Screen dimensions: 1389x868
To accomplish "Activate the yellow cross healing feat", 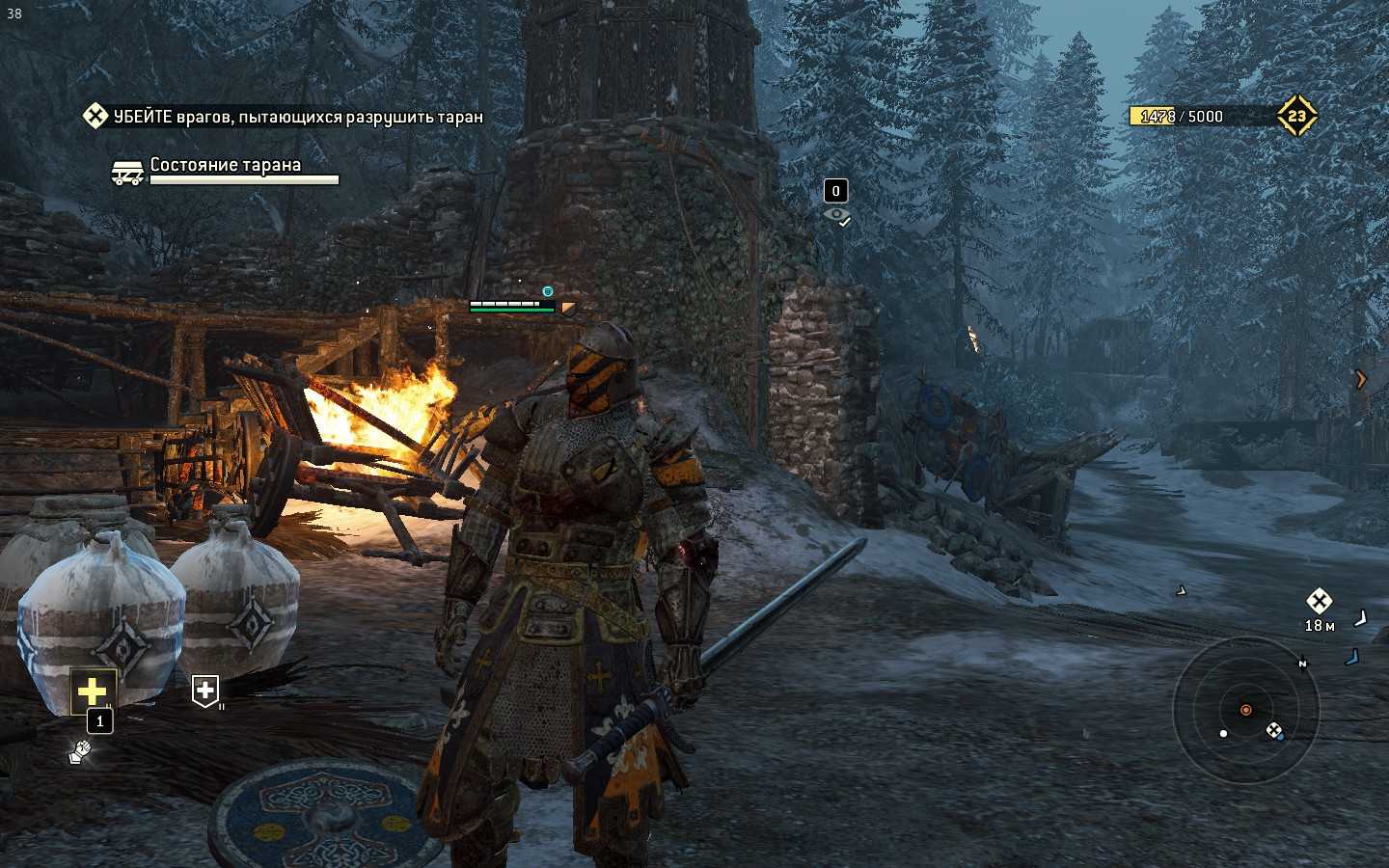I will point(93,691).
